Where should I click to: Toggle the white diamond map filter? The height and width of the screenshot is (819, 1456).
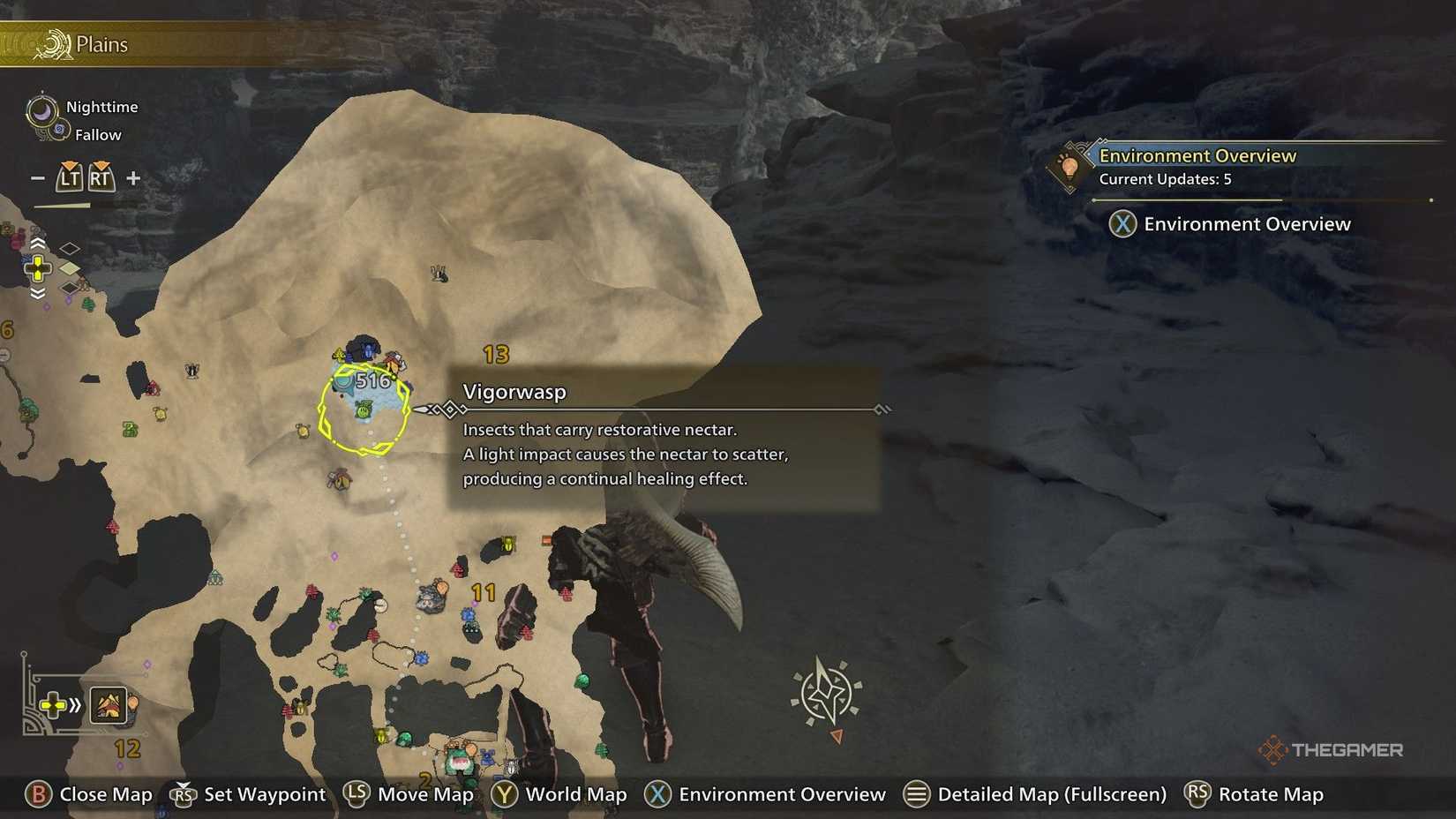click(69, 247)
